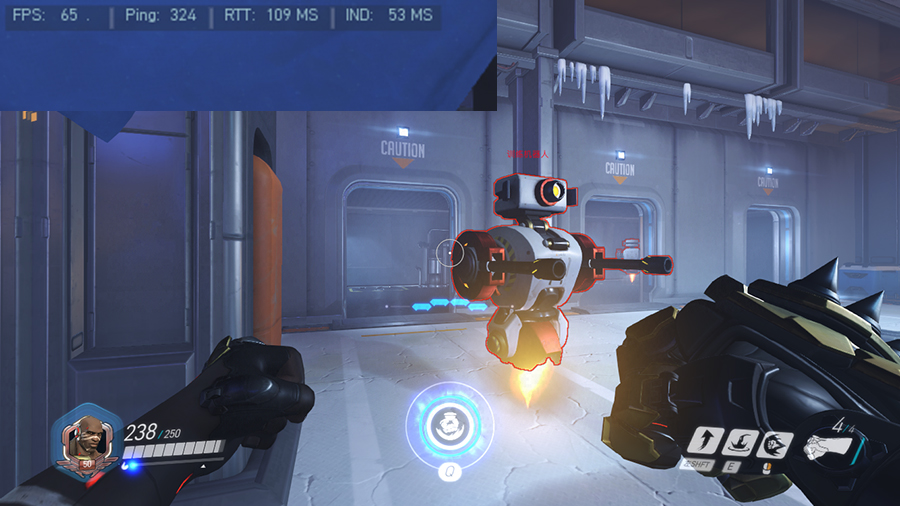900x506 pixels.
Task: Select the Hand Cannon weapon icon
Action: click(x=830, y=443)
